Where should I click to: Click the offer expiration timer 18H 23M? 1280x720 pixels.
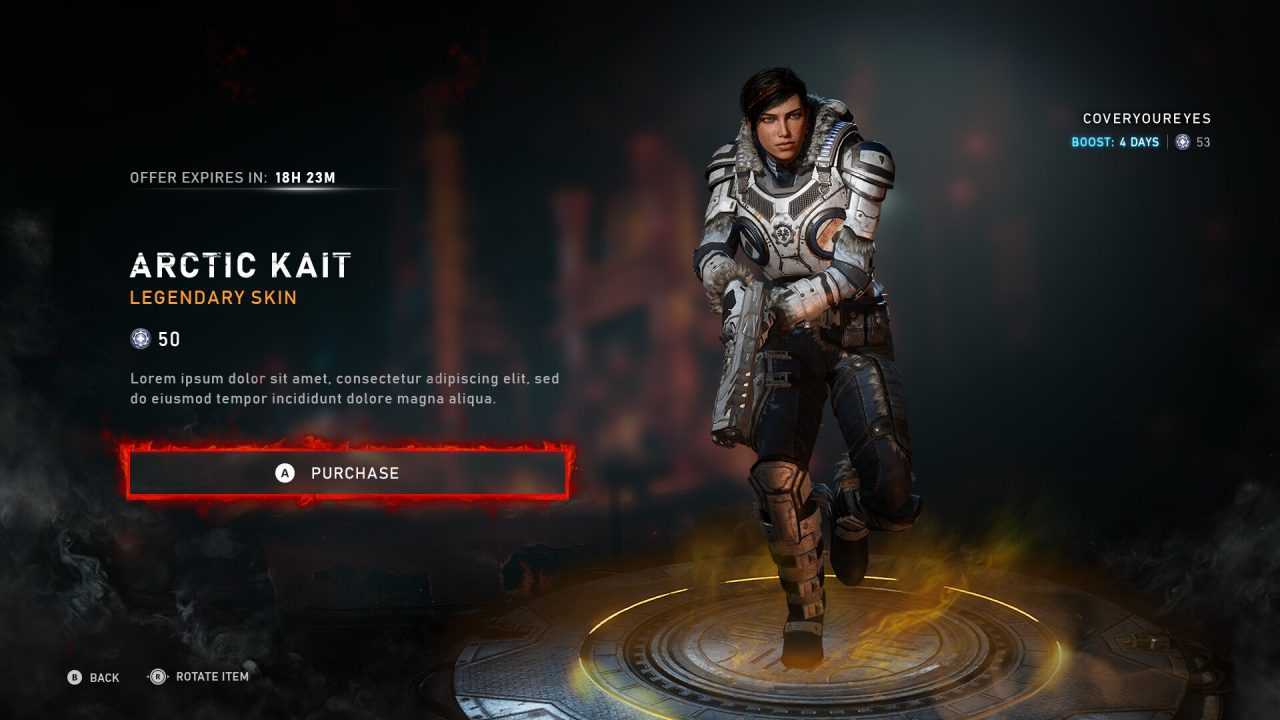point(305,177)
